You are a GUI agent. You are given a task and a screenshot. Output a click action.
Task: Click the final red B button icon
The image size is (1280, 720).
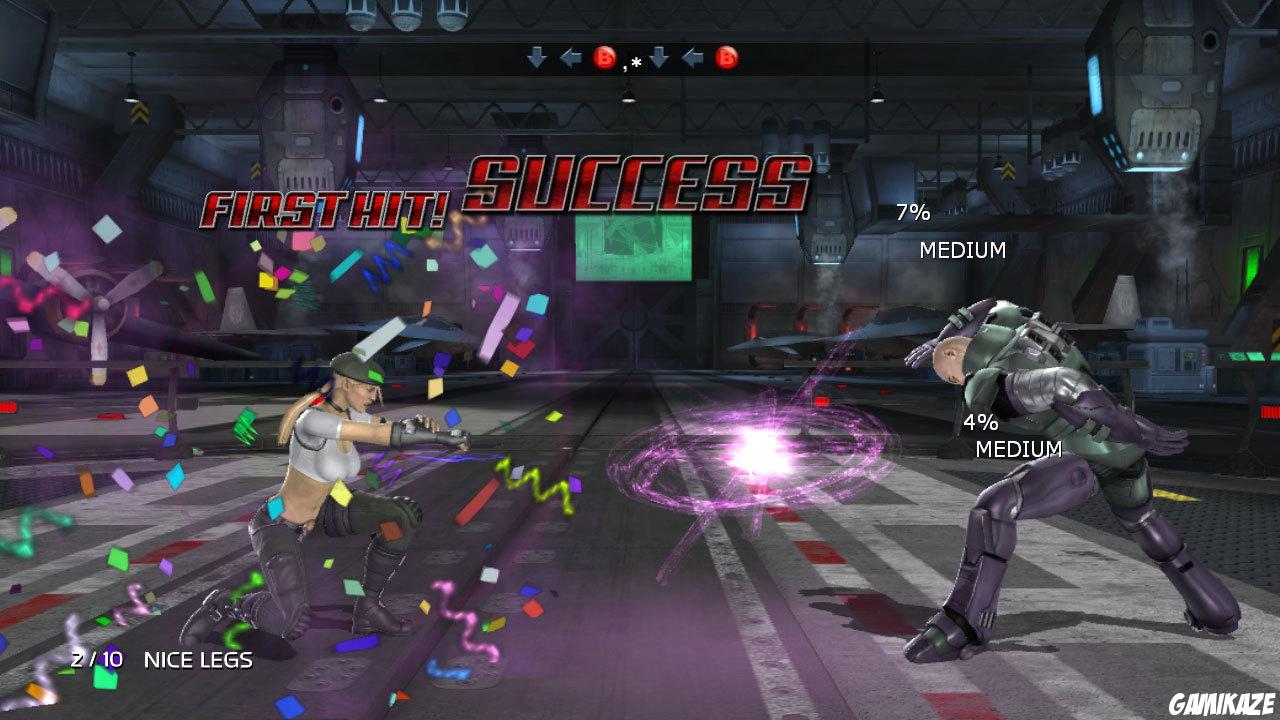[727, 57]
